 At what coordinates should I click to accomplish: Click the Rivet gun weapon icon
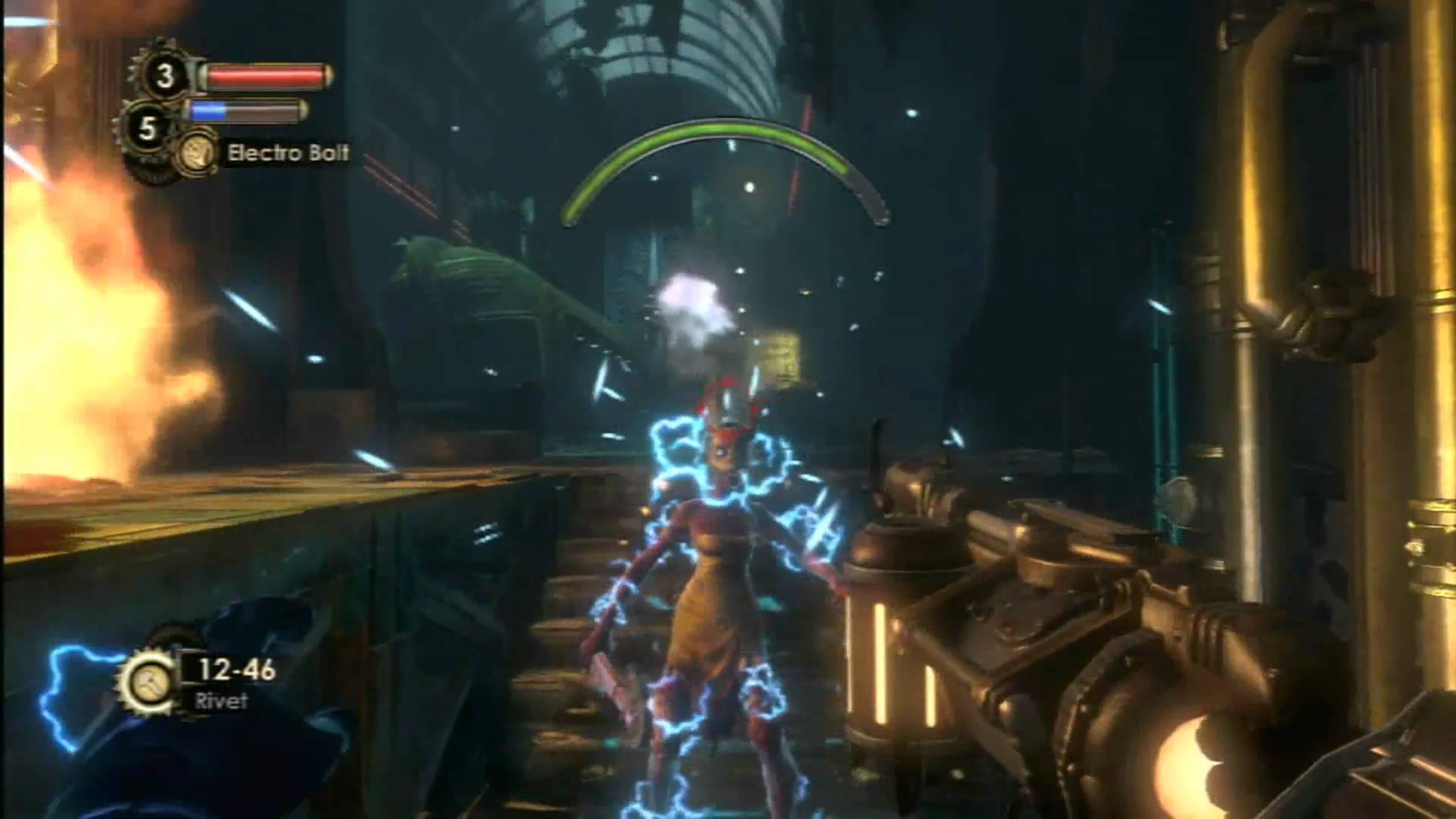click(147, 682)
